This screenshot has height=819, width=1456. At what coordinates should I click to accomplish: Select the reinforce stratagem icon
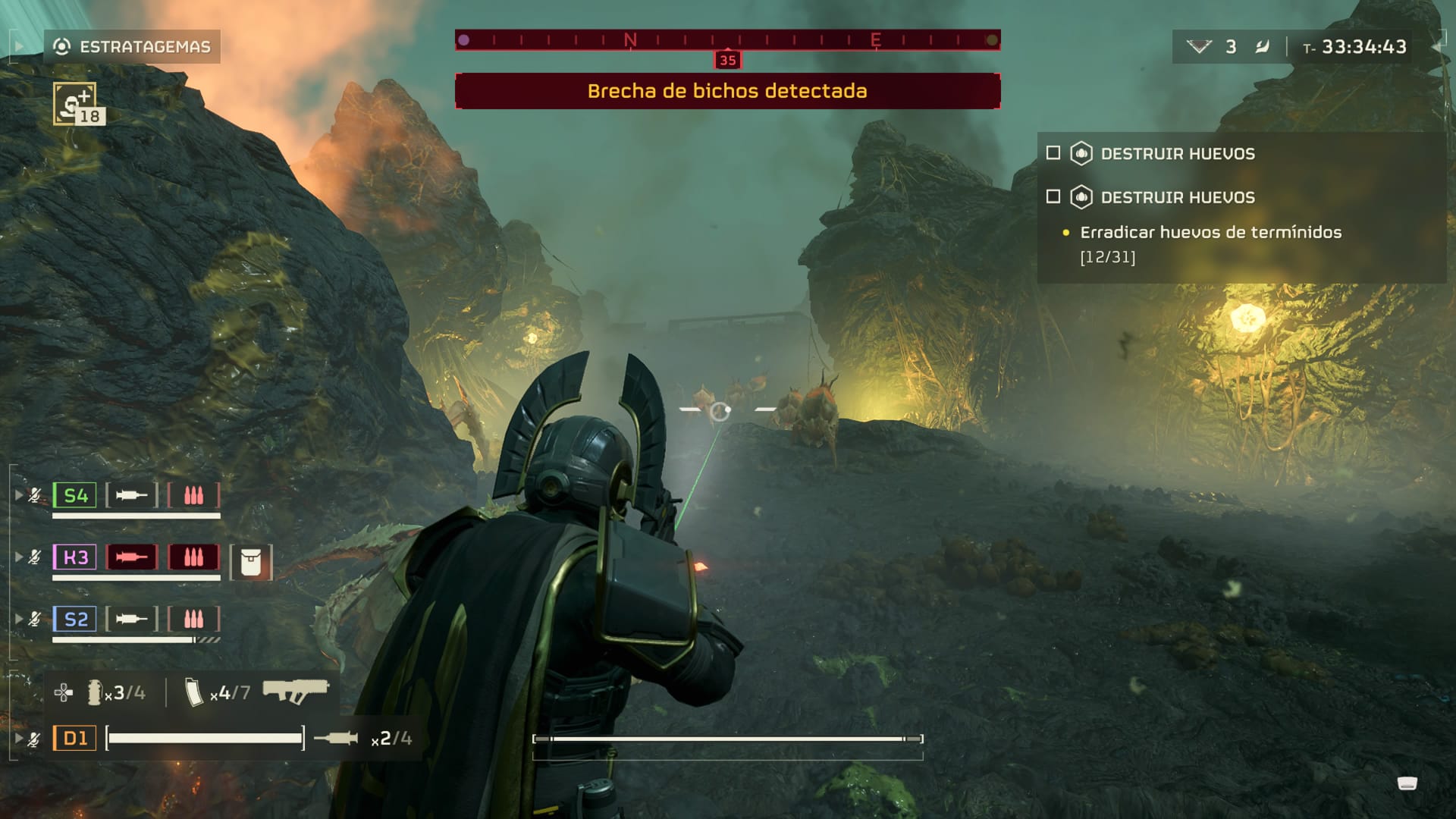tap(74, 103)
